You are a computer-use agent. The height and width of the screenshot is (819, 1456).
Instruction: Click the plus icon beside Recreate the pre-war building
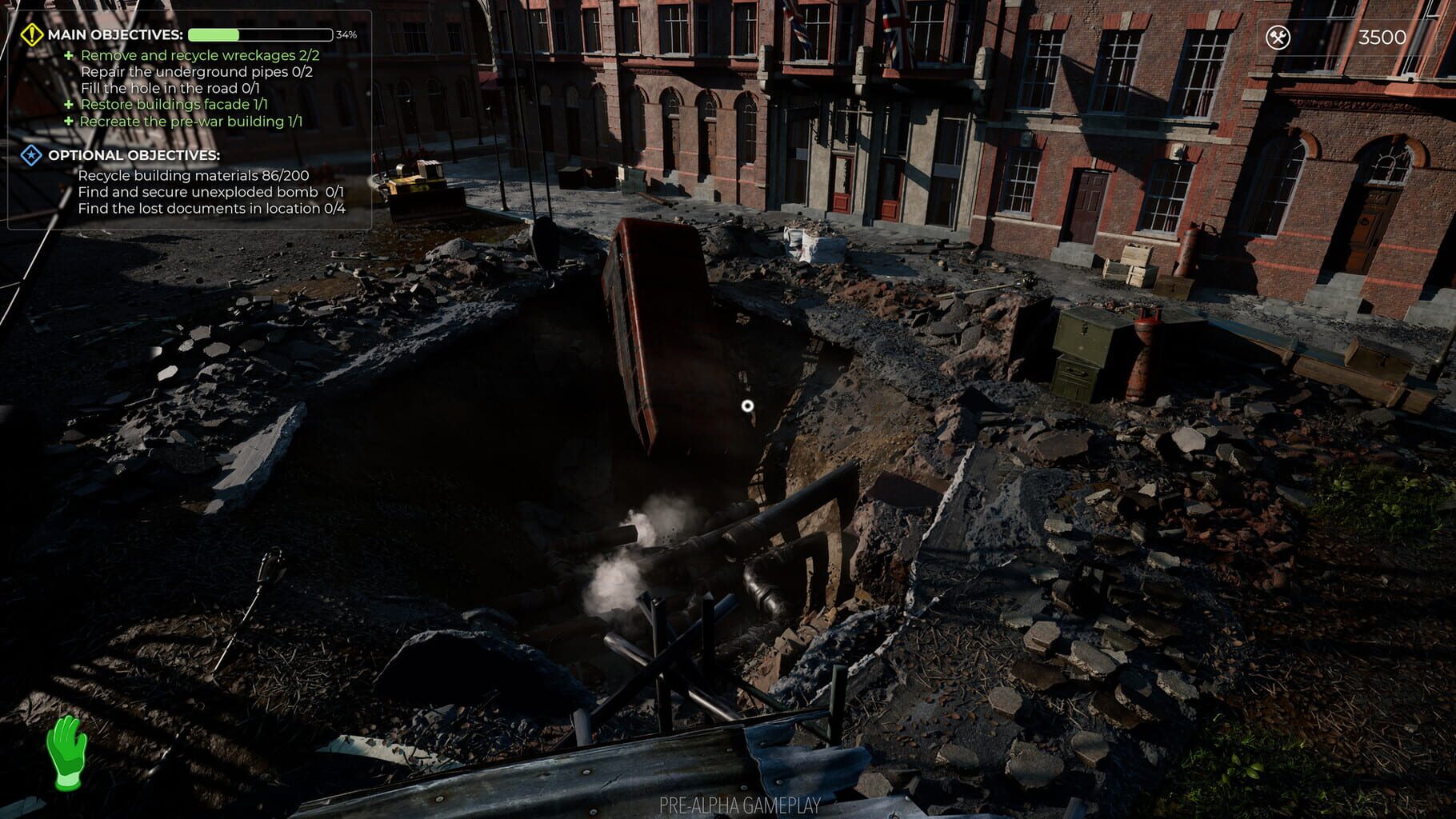tap(68, 121)
